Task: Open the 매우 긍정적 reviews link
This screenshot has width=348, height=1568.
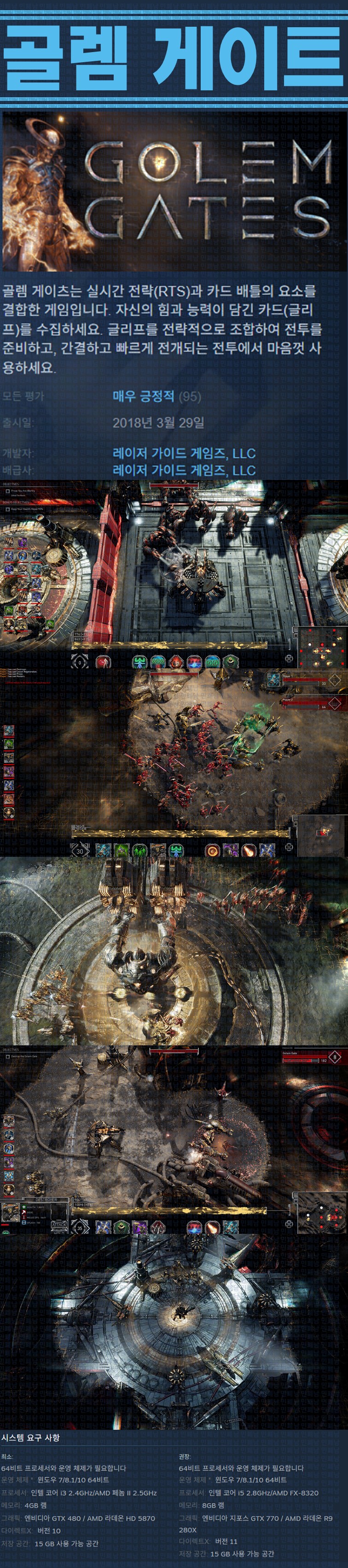Action: (x=143, y=396)
